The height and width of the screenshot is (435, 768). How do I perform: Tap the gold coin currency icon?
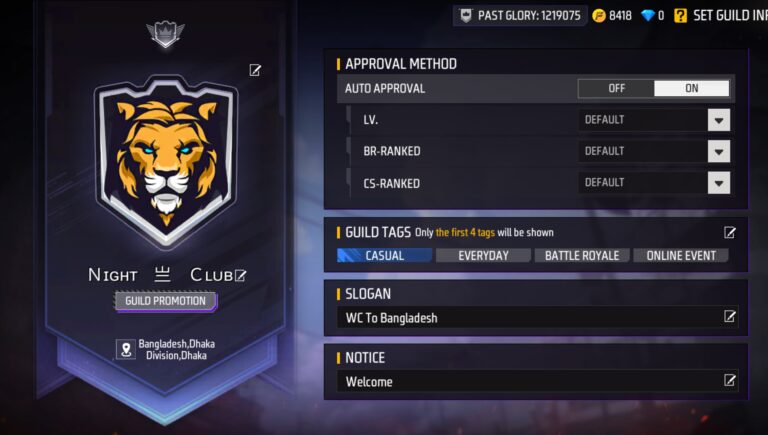coord(598,15)
